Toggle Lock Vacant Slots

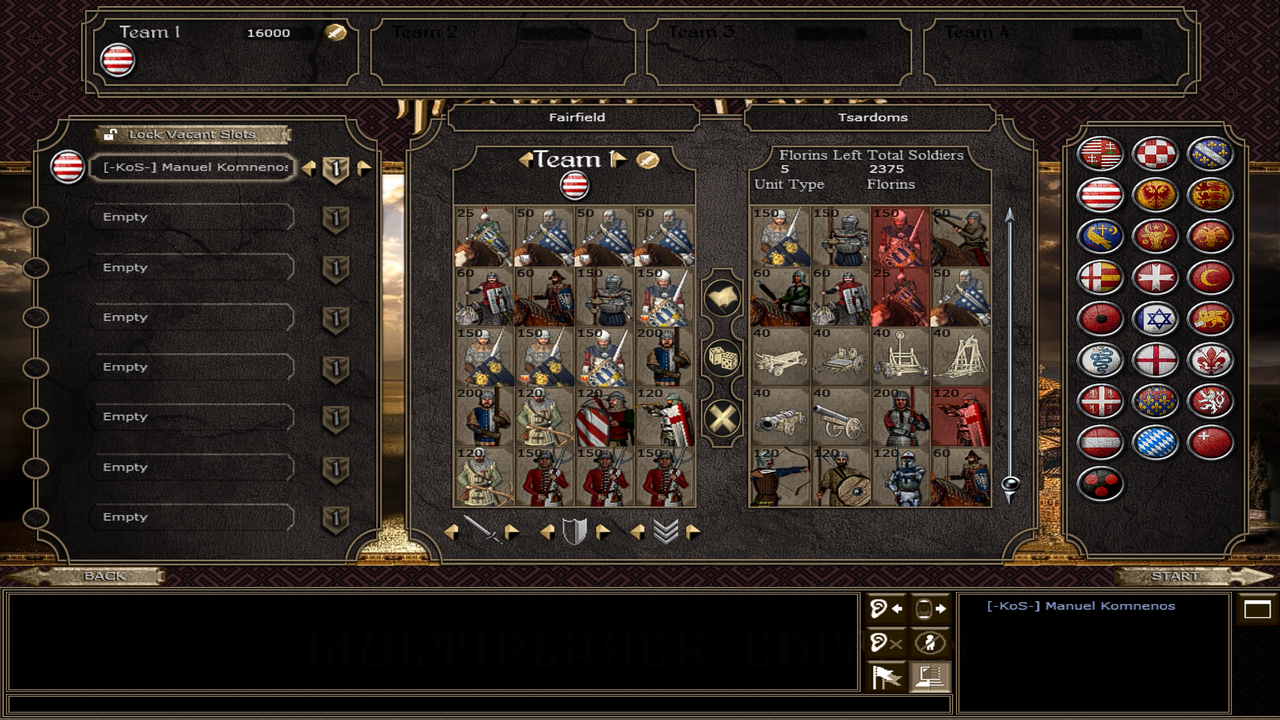192,134
